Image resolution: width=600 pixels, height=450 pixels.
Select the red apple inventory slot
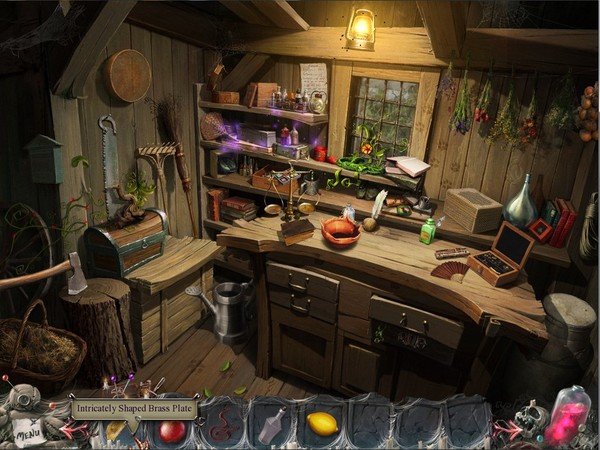[x=172, y=430]
